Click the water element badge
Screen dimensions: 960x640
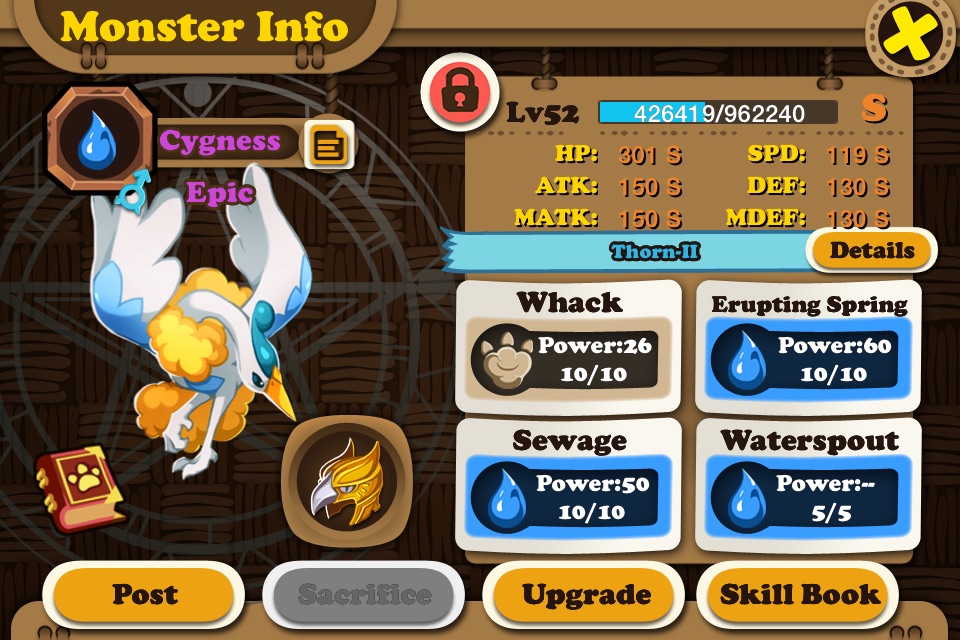click(x=97, y=140)
